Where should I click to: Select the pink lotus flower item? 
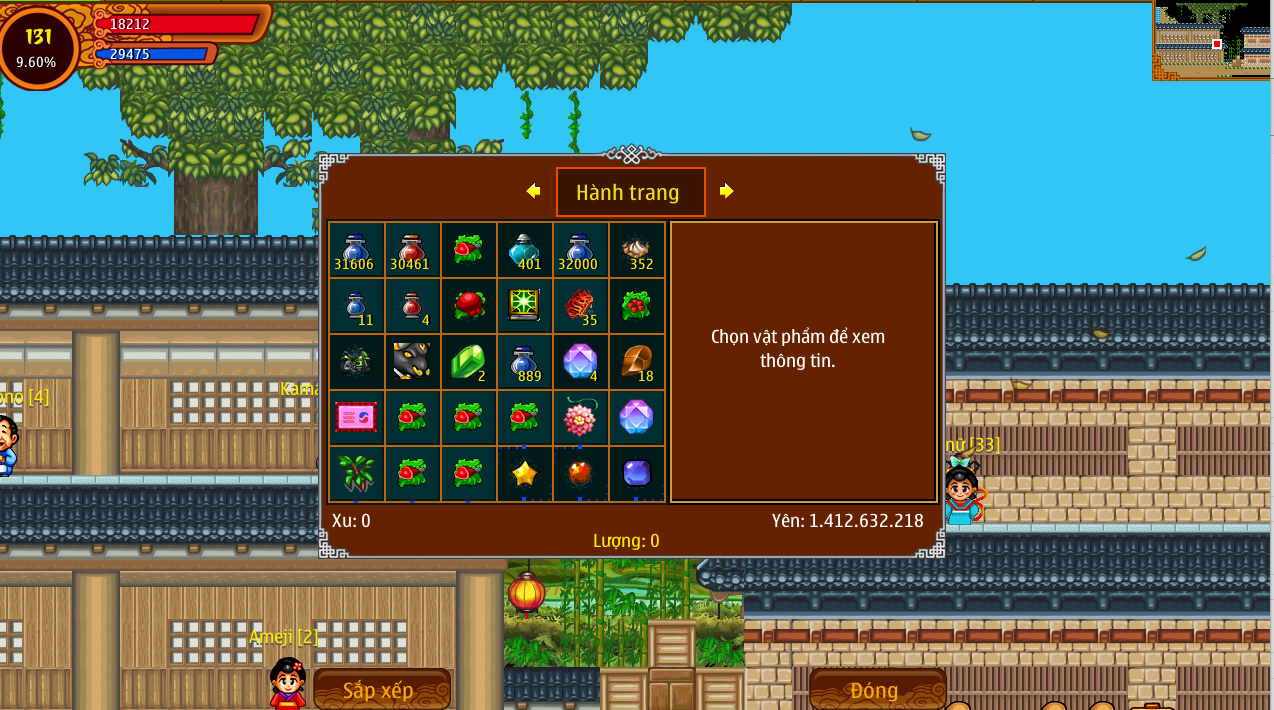point(580,417)
